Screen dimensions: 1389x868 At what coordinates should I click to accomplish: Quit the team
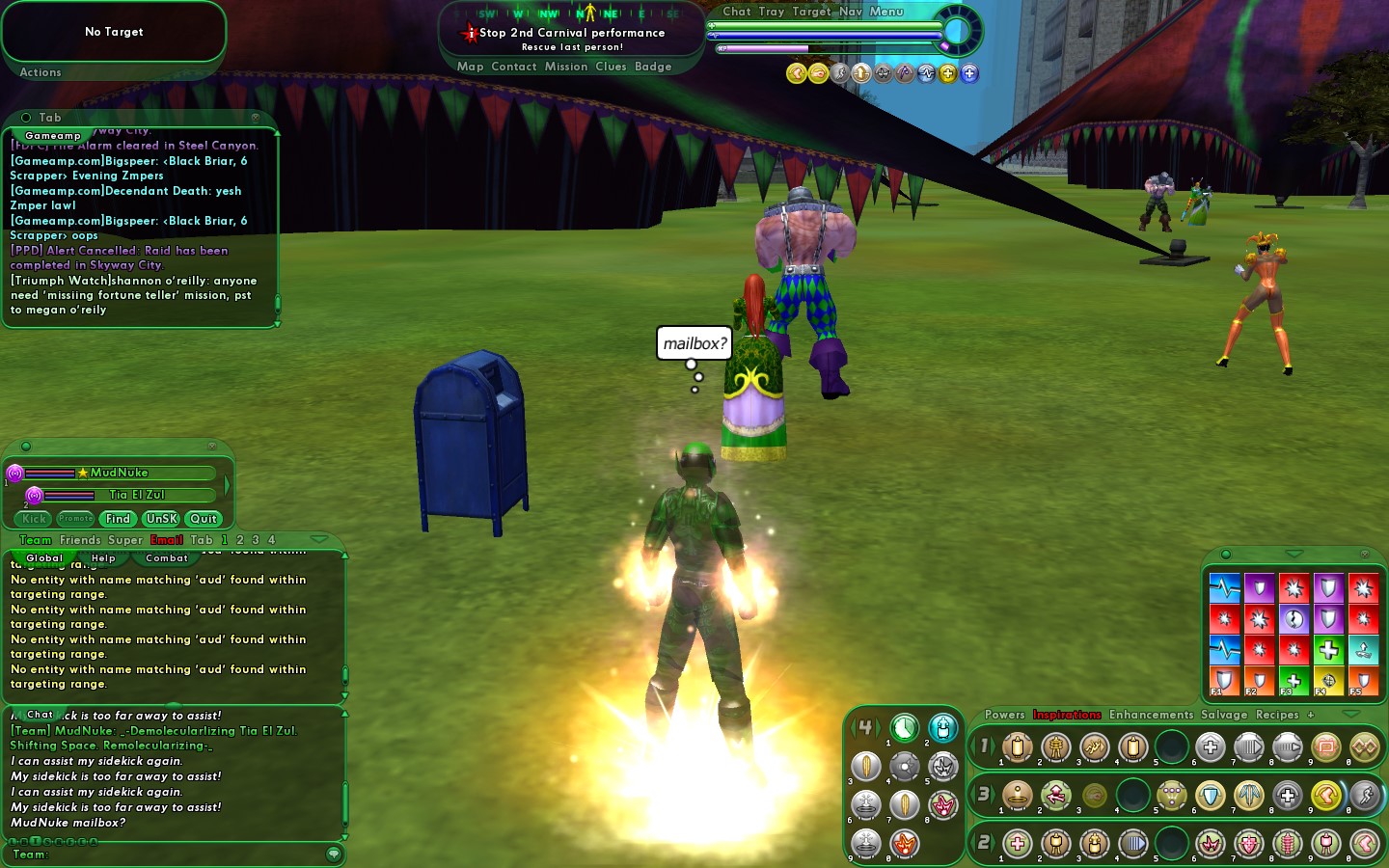pyautogui.click(x=204, y=519)
